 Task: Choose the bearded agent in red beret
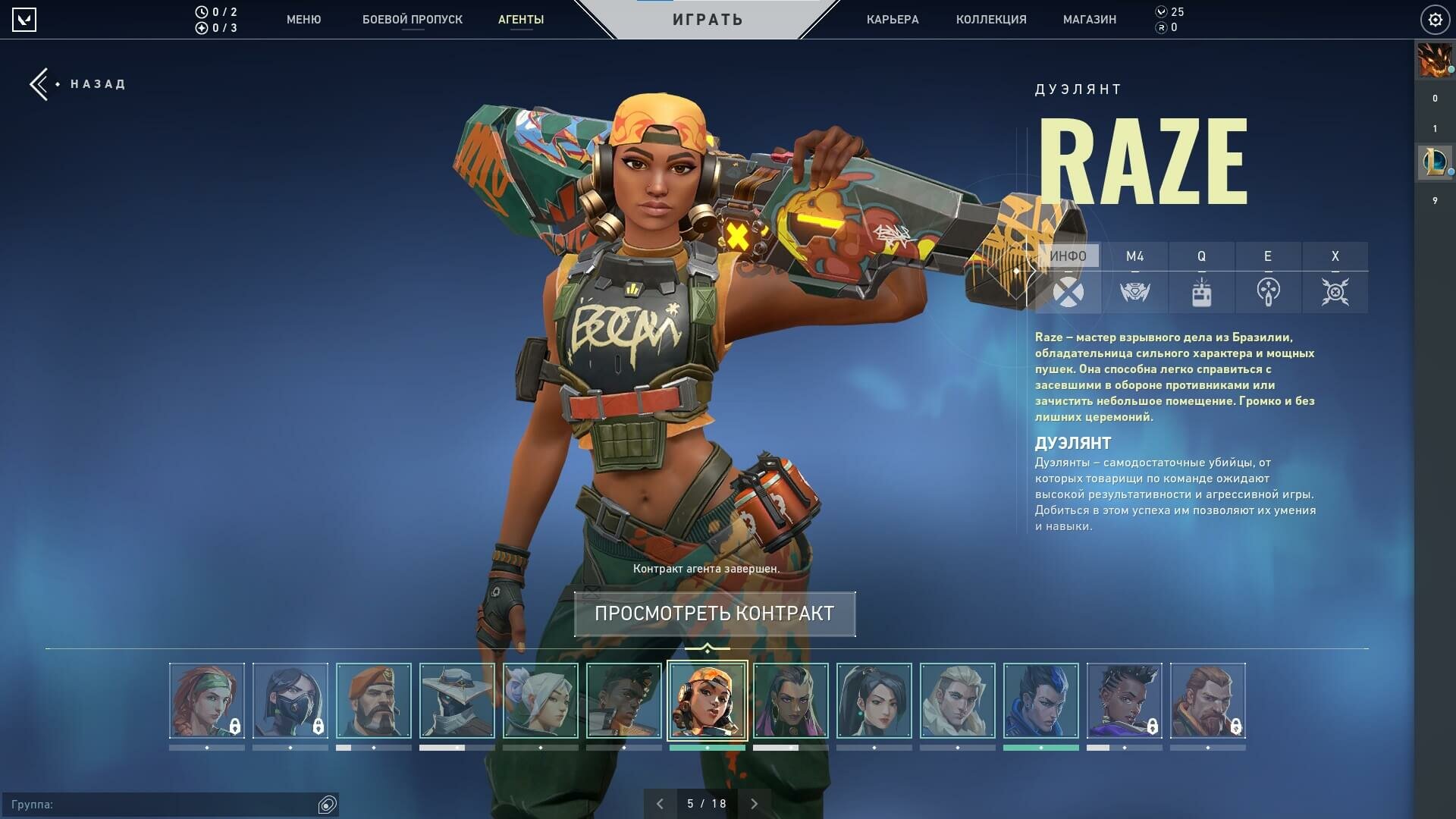pyautogui.click(x=374, y=701)
